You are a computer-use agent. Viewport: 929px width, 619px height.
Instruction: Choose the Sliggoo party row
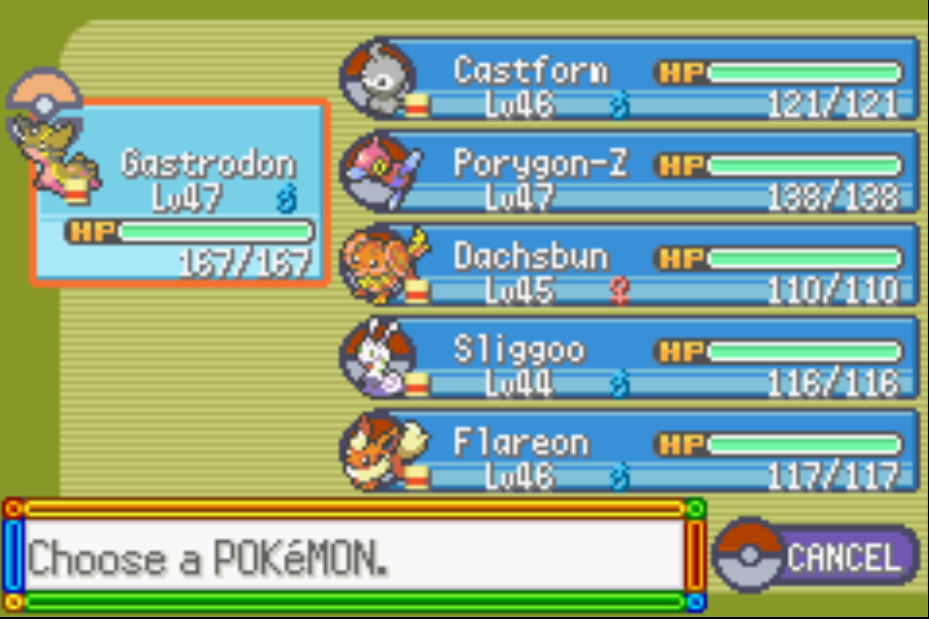pos(640,358)
